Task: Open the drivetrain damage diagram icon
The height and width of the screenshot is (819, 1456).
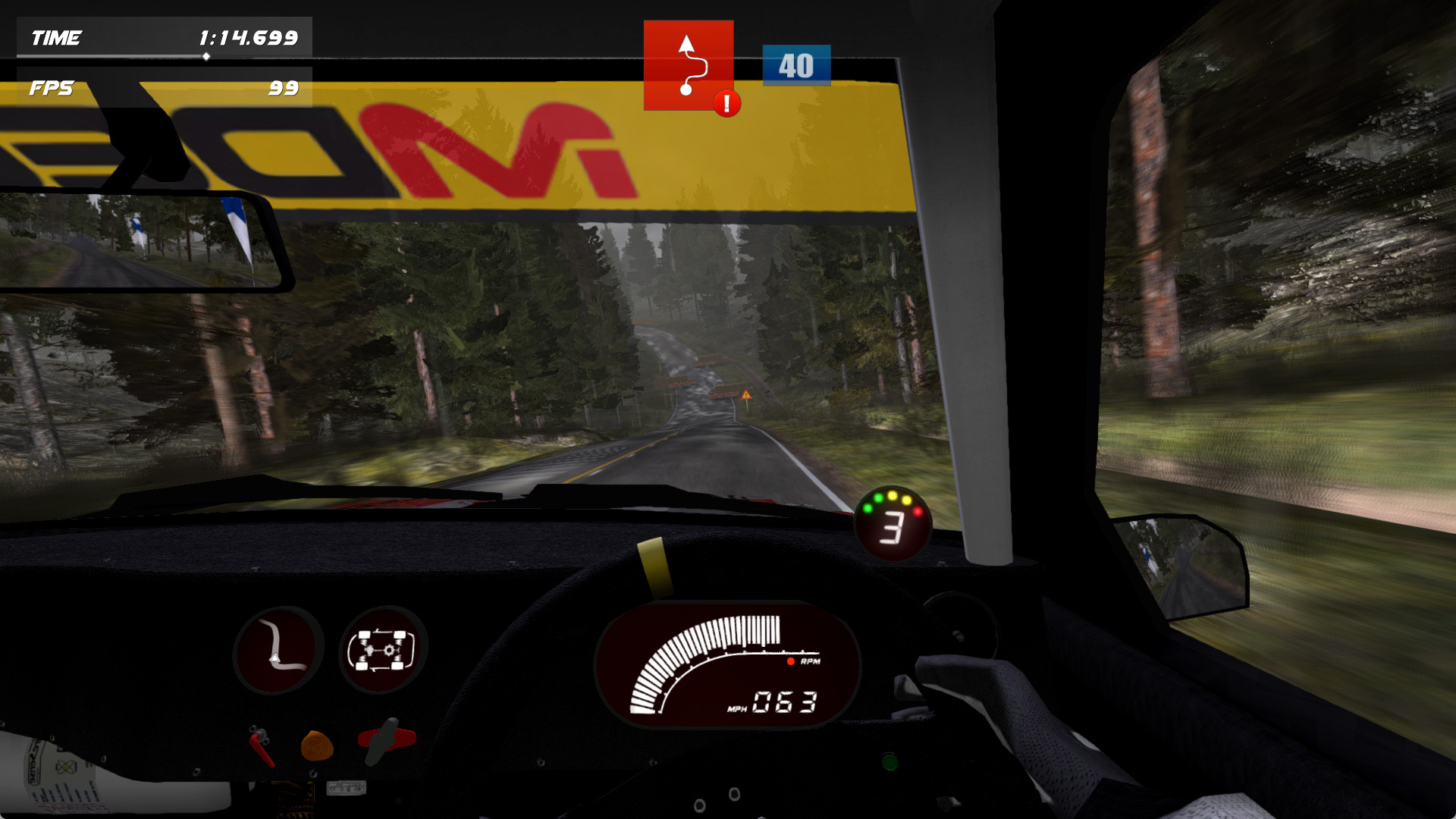Action: pyautogui.click(x=382, y=649)
